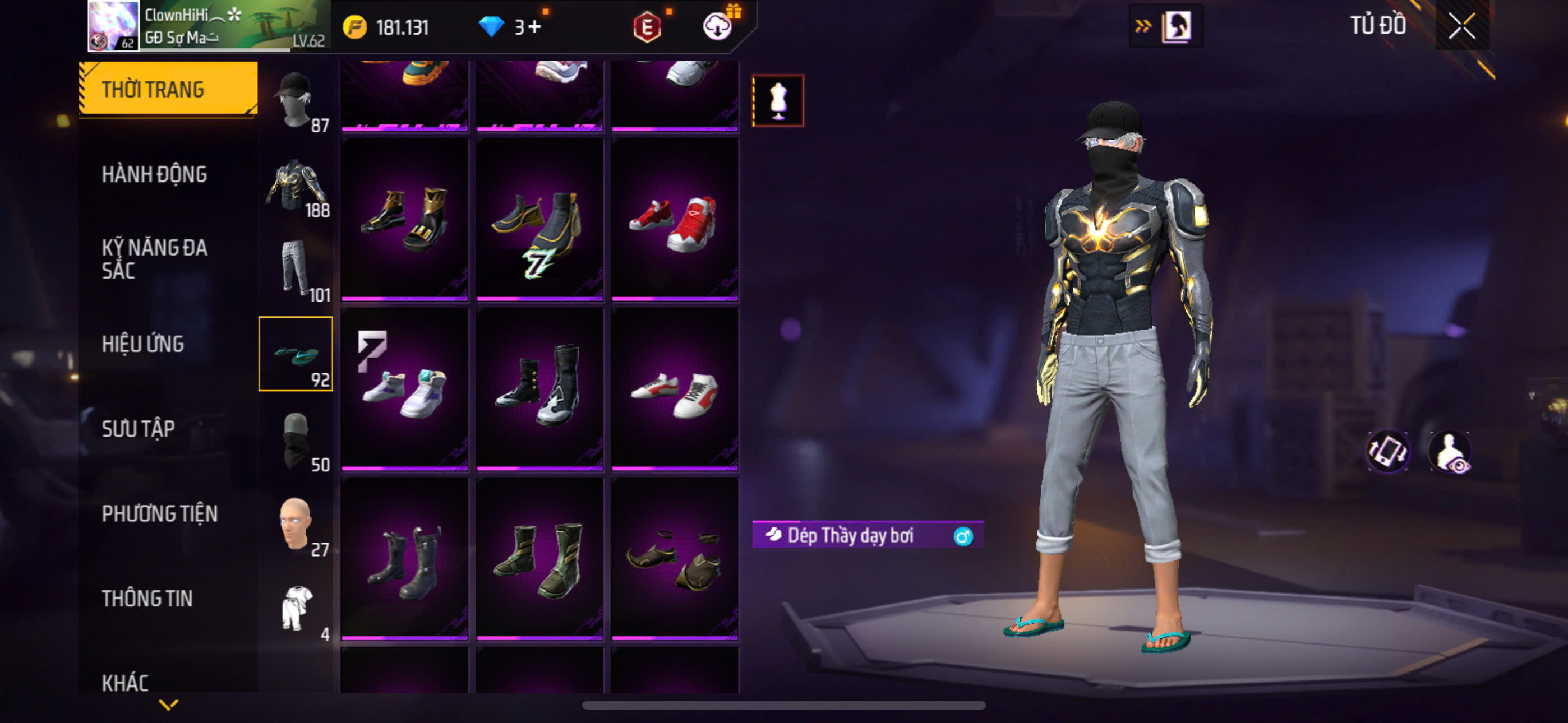Choose the red sneakers item
The height and width of the screenshot is (723, 1568).
675,221
